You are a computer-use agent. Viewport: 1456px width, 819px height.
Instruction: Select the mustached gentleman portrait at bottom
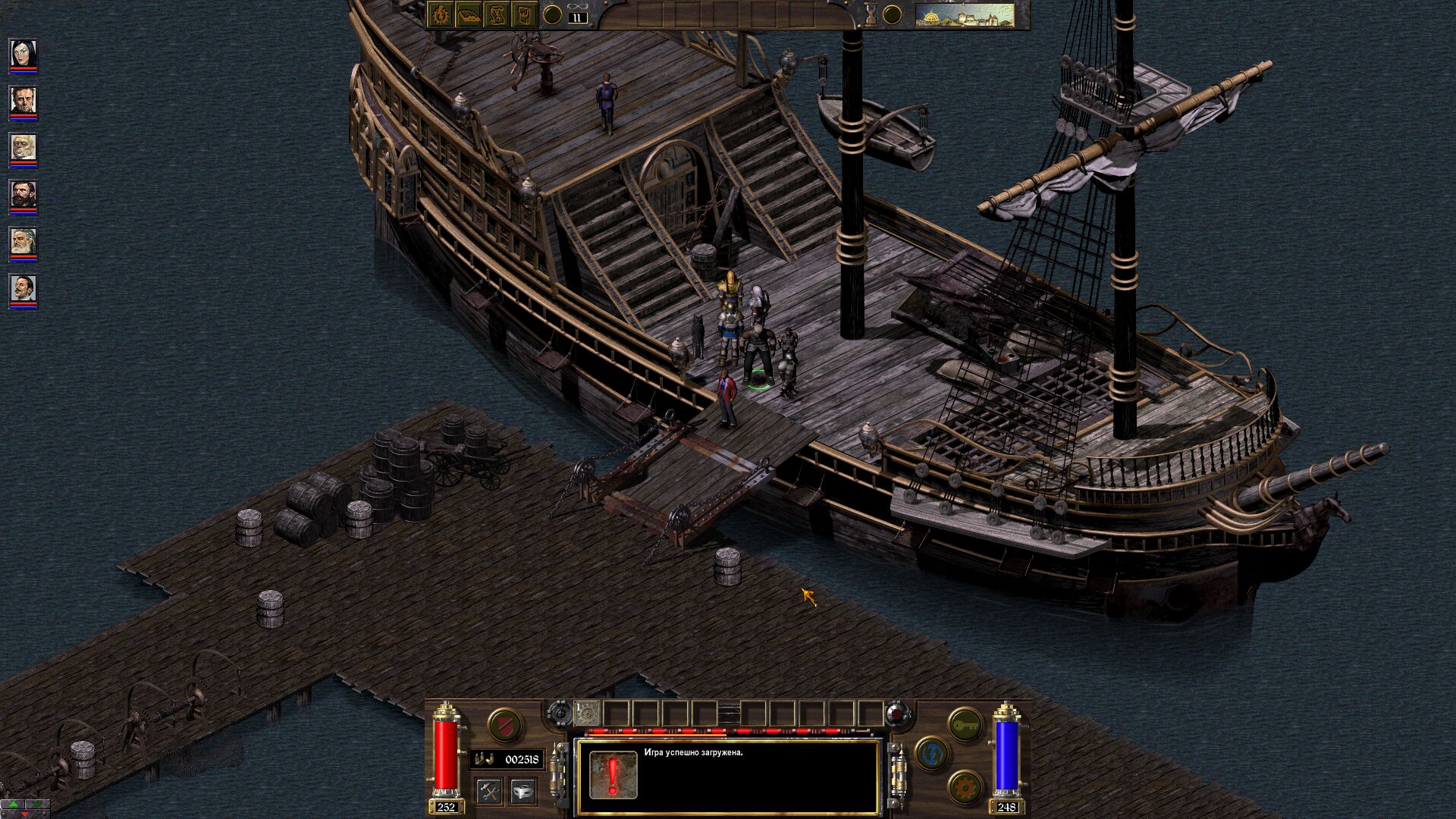tap(23, 289)
